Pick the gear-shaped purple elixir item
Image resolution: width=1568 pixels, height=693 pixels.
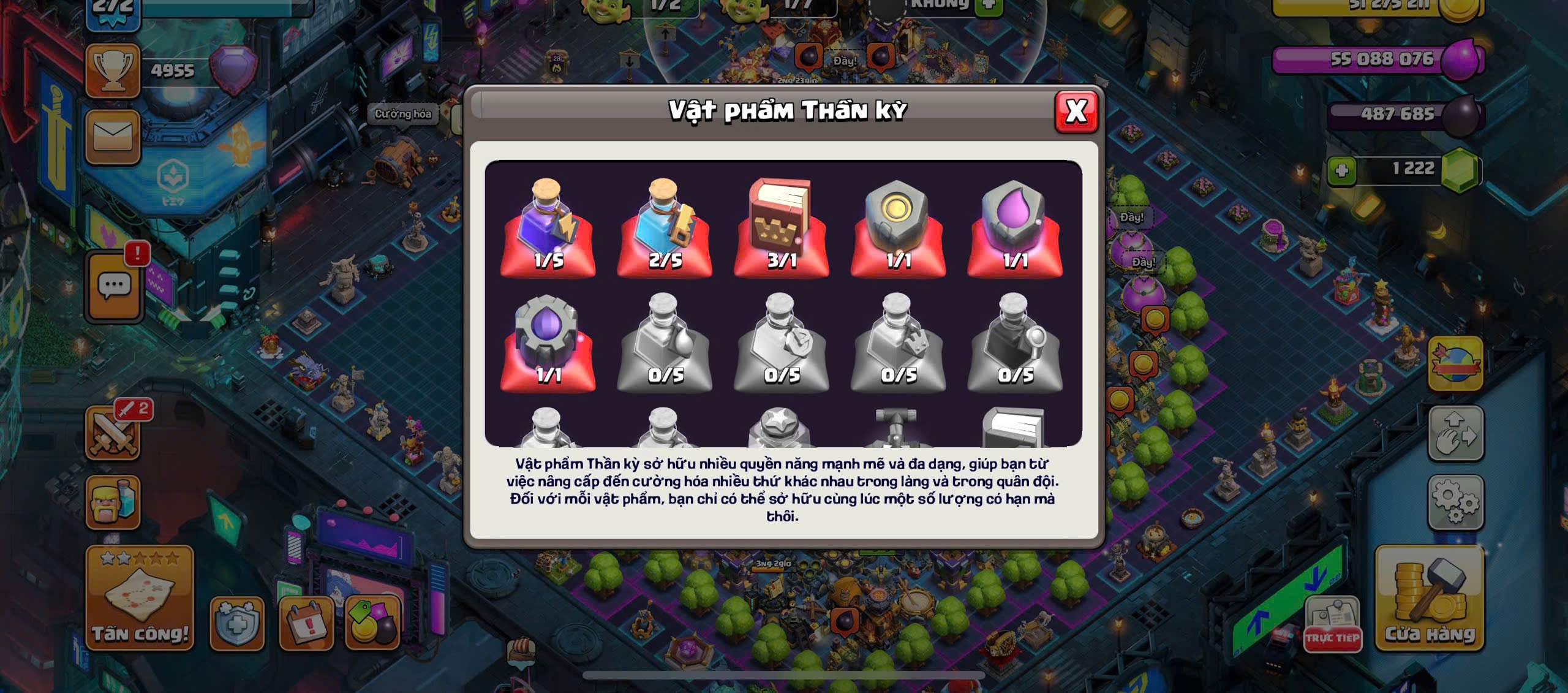point(548,342)
